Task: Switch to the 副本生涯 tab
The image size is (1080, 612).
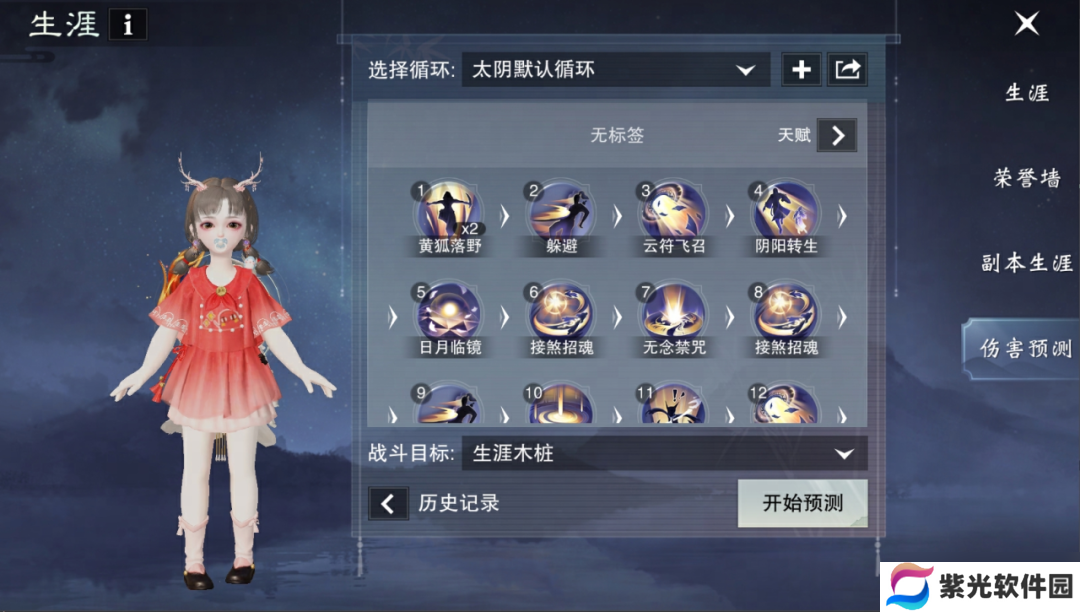Action: (1027, 263)
